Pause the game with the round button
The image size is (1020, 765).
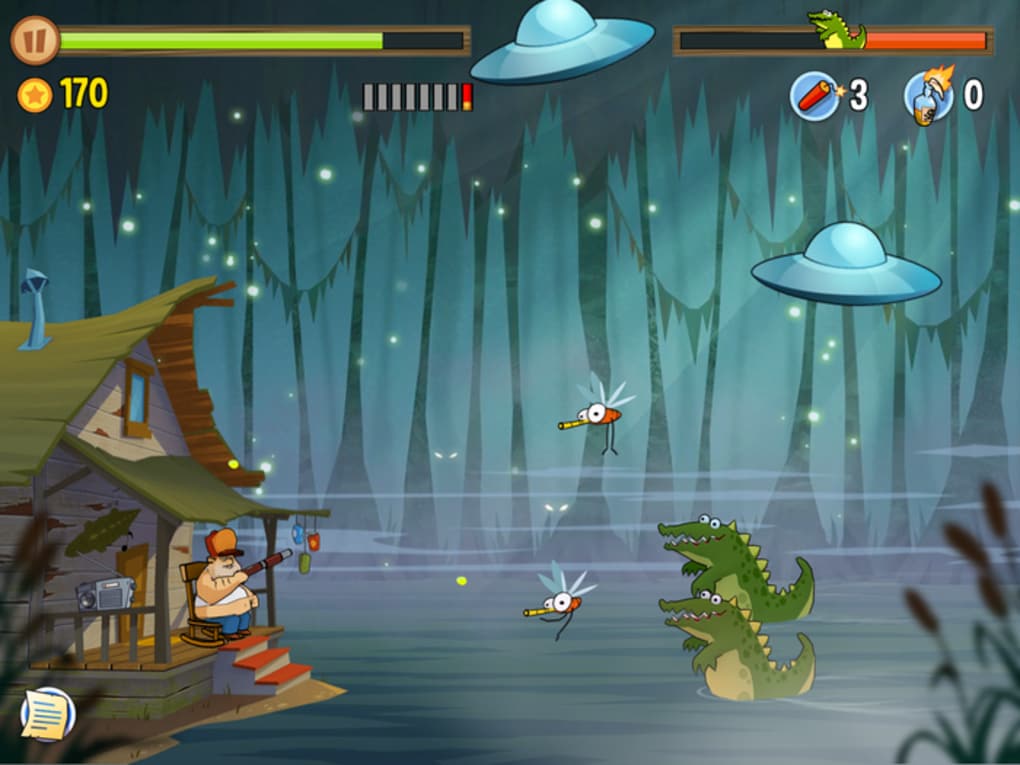35,41
